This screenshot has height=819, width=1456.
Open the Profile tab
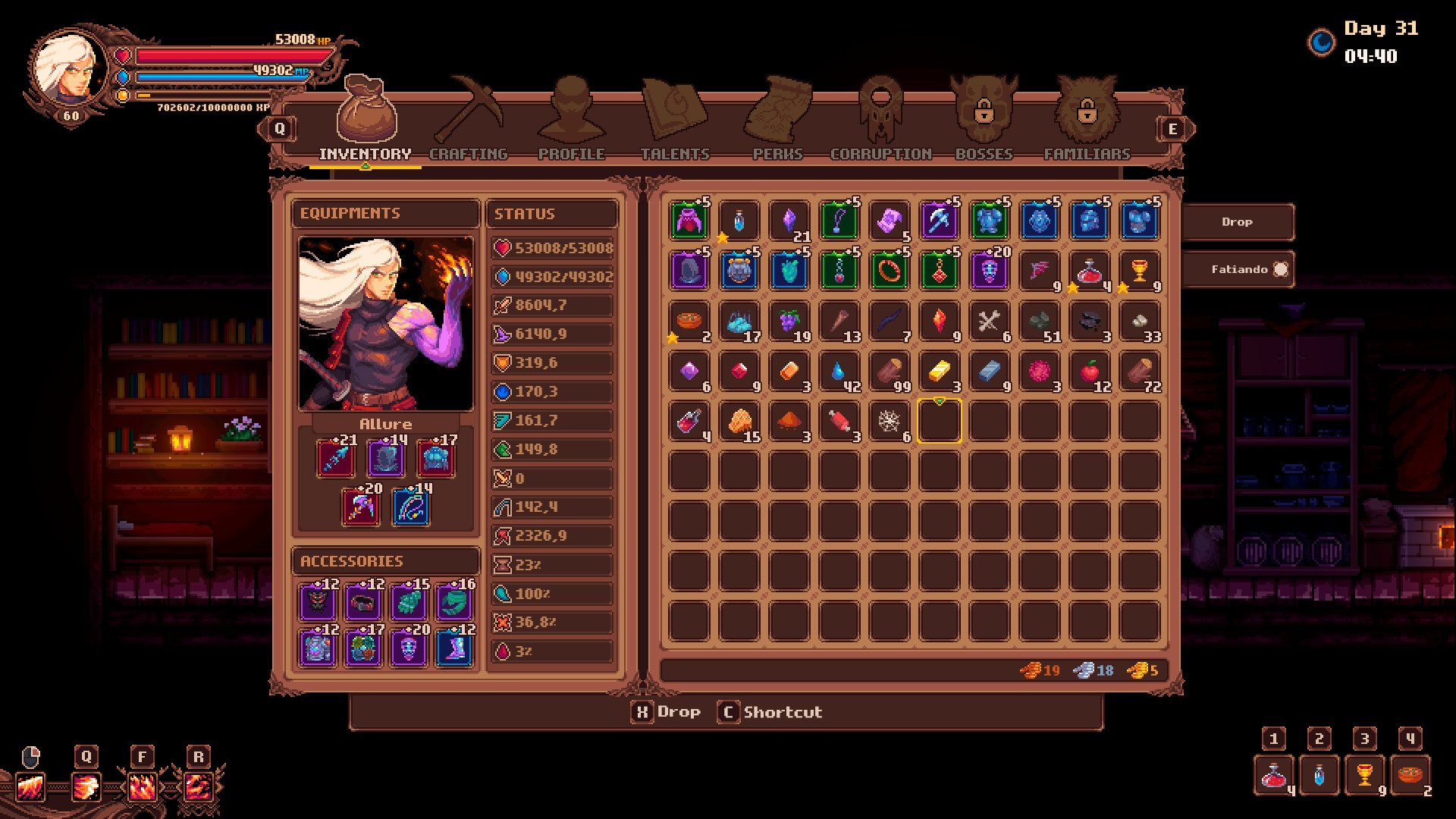571,121
